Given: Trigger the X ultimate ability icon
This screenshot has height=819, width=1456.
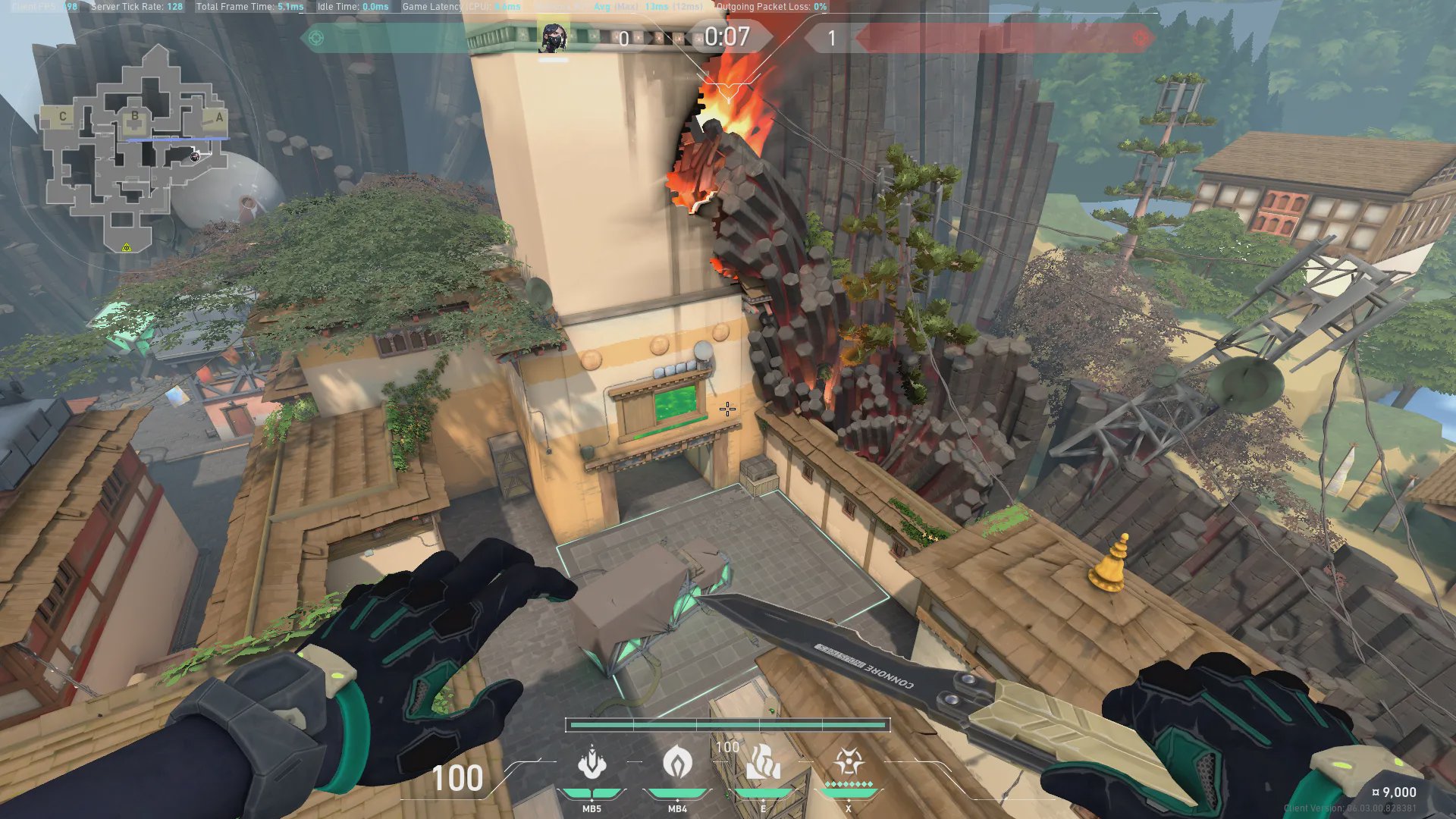Looking at the screenshot, I should [x=848, y=762].
